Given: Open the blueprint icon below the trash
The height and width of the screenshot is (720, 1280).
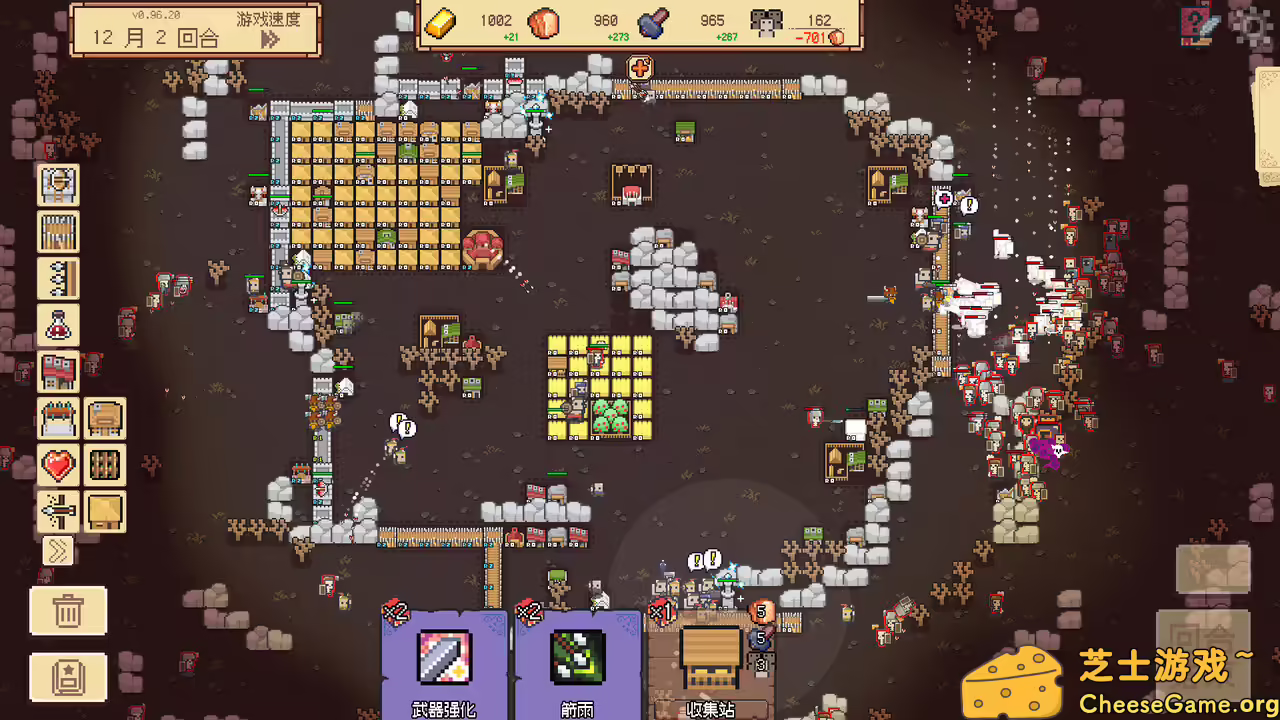Looking at the screenshot, I should tap(67, 677).
